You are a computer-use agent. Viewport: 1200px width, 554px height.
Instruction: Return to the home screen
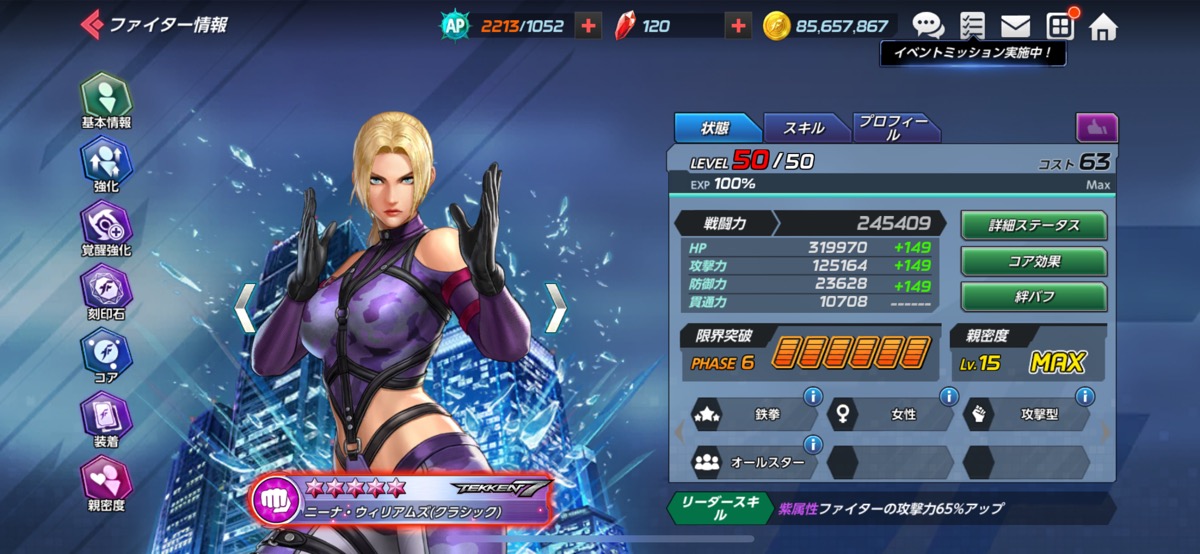(x=1103, y=26)
